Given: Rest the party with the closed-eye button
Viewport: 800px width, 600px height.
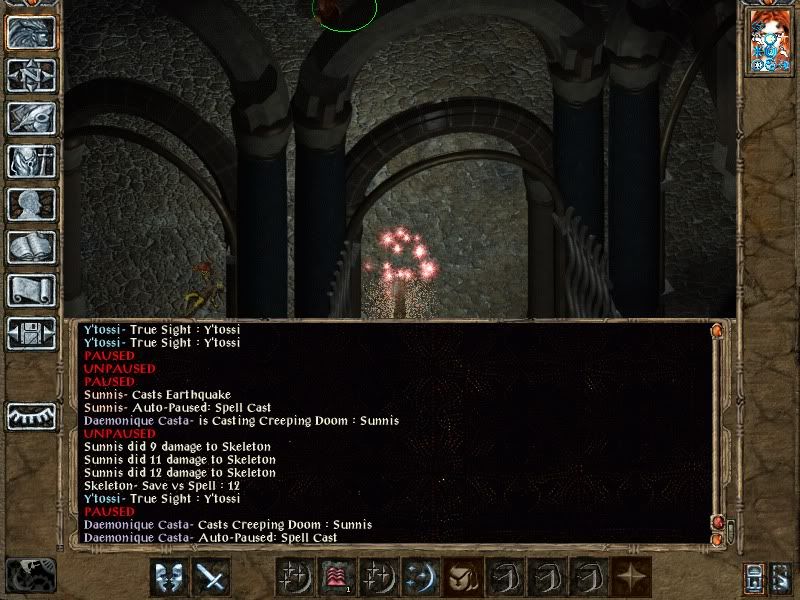Looking at the screenshot, I should tap(31, 416).
